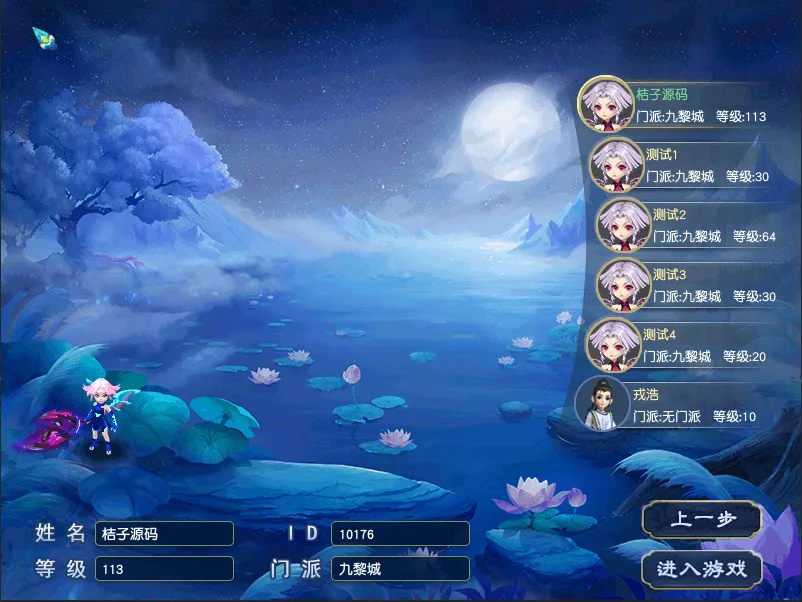Click the 等级 level field
Screen dimensions: 802x602
click(164, 569)
